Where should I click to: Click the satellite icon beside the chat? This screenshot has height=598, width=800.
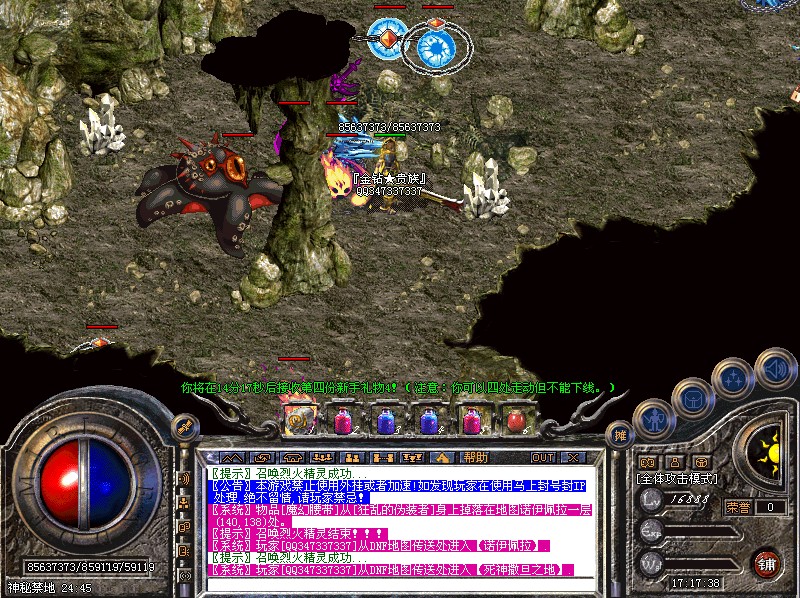click(184, 427)
